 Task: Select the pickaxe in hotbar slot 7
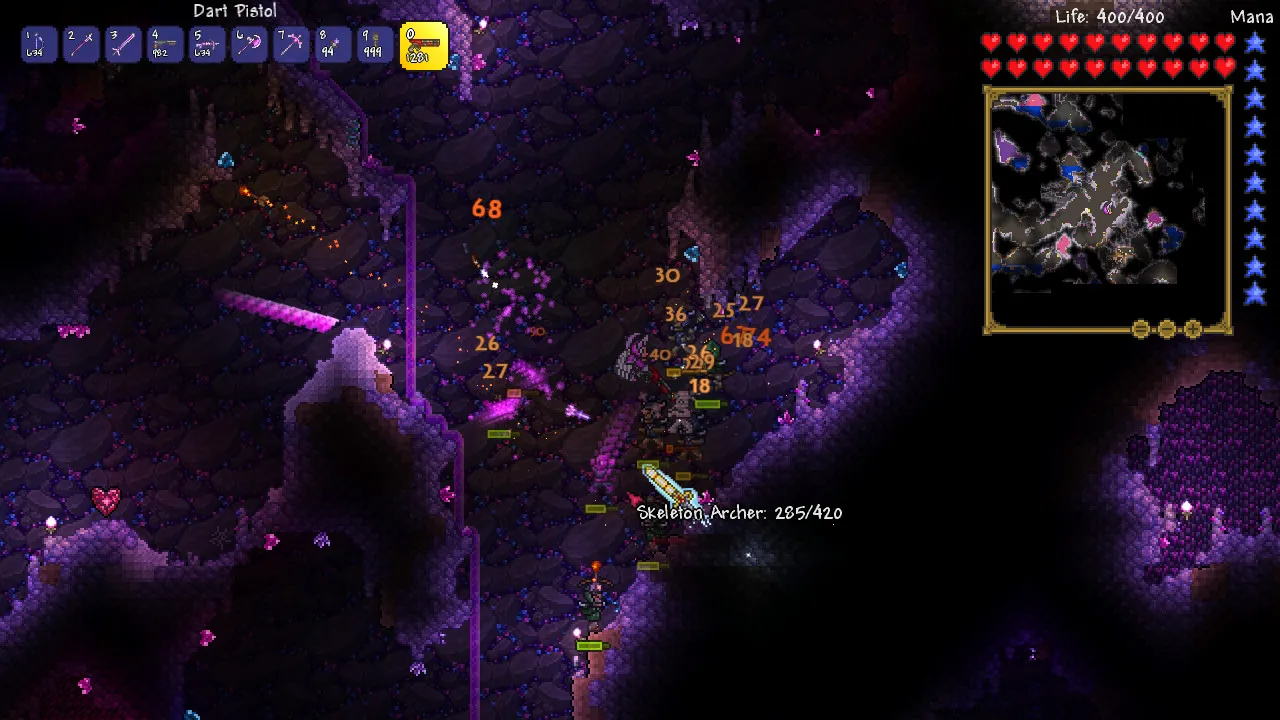pos(291,45)
